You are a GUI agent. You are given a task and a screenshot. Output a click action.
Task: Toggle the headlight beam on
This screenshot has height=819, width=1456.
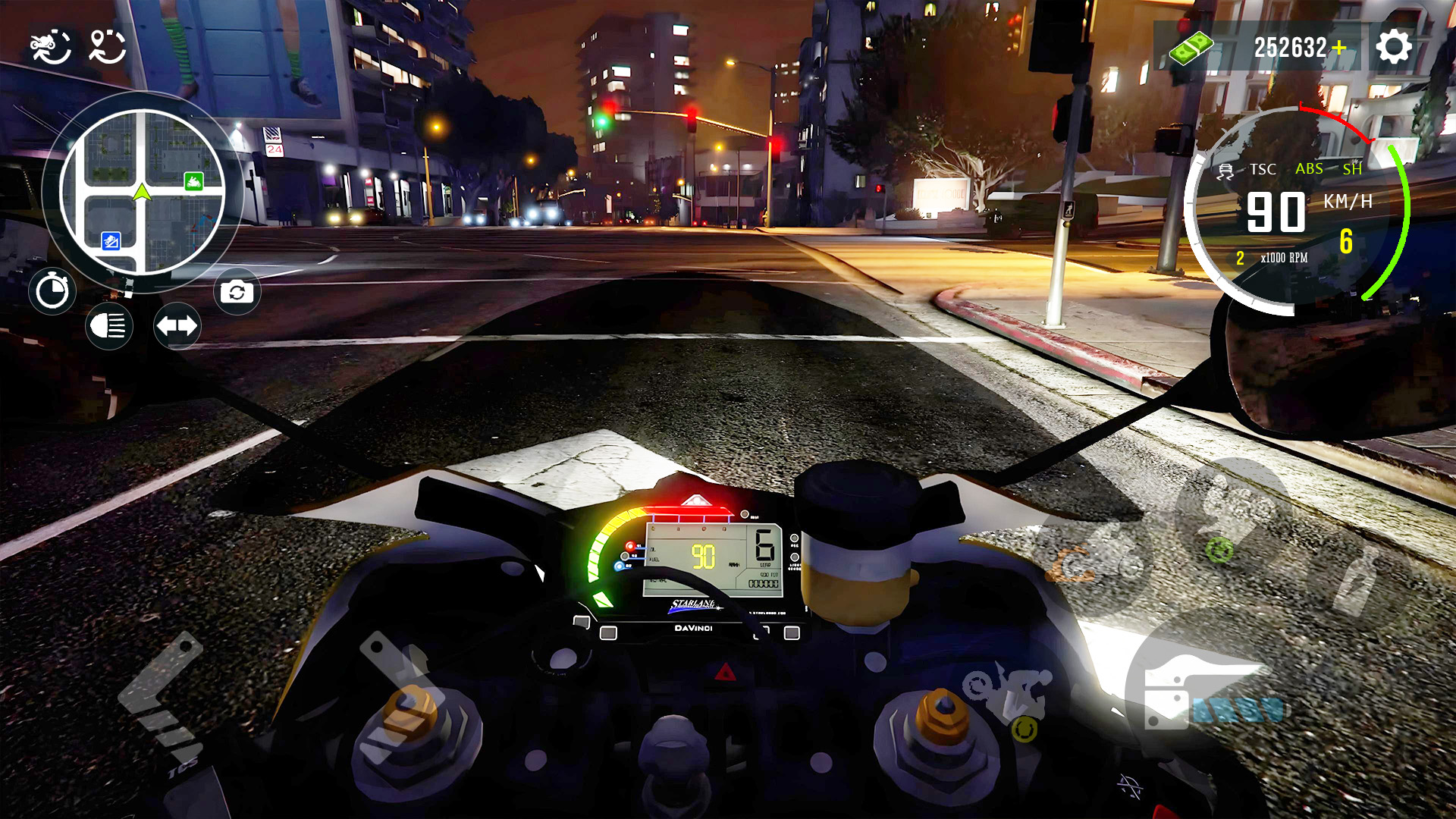108,326
